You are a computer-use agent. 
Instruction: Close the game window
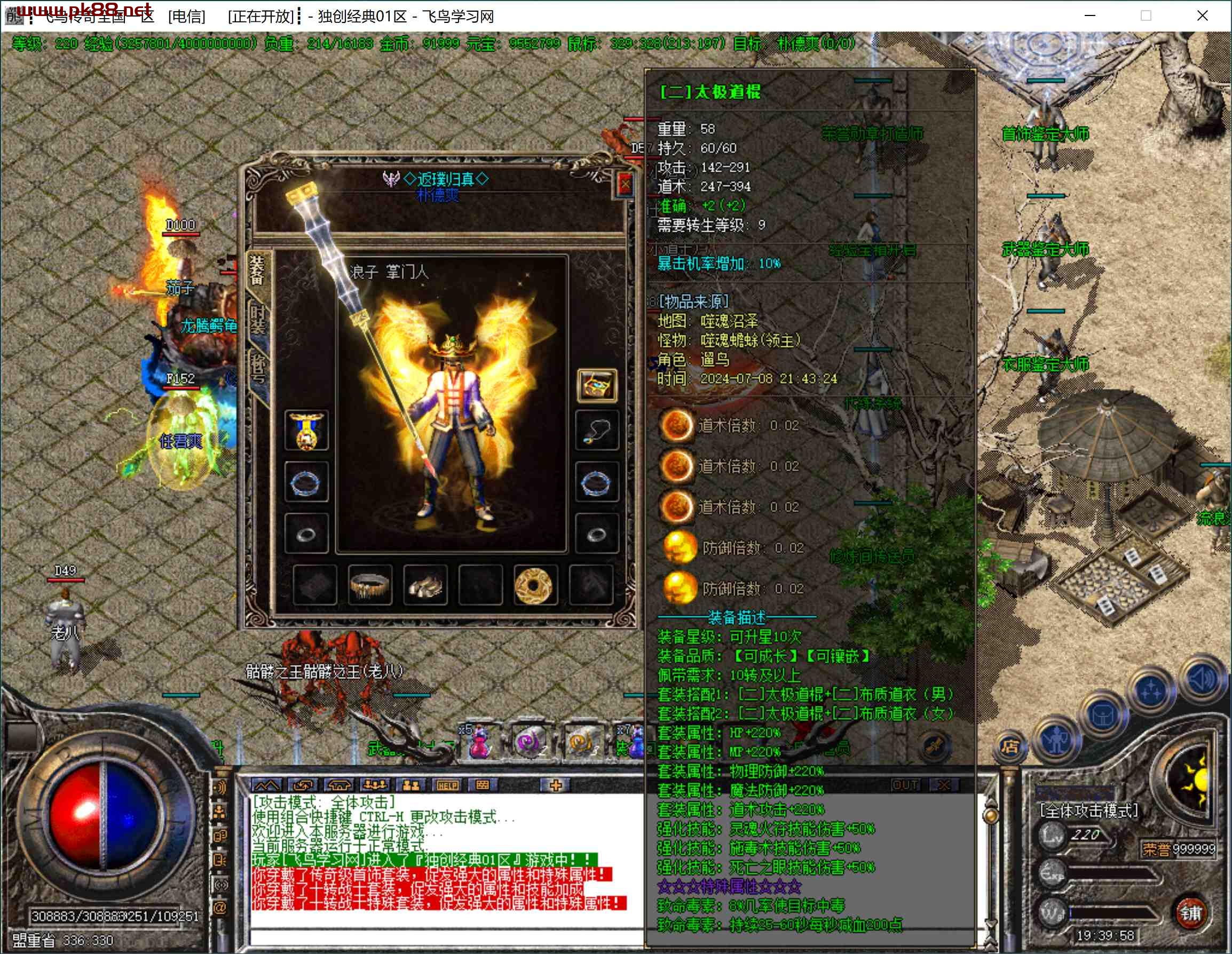[1202, 16]
